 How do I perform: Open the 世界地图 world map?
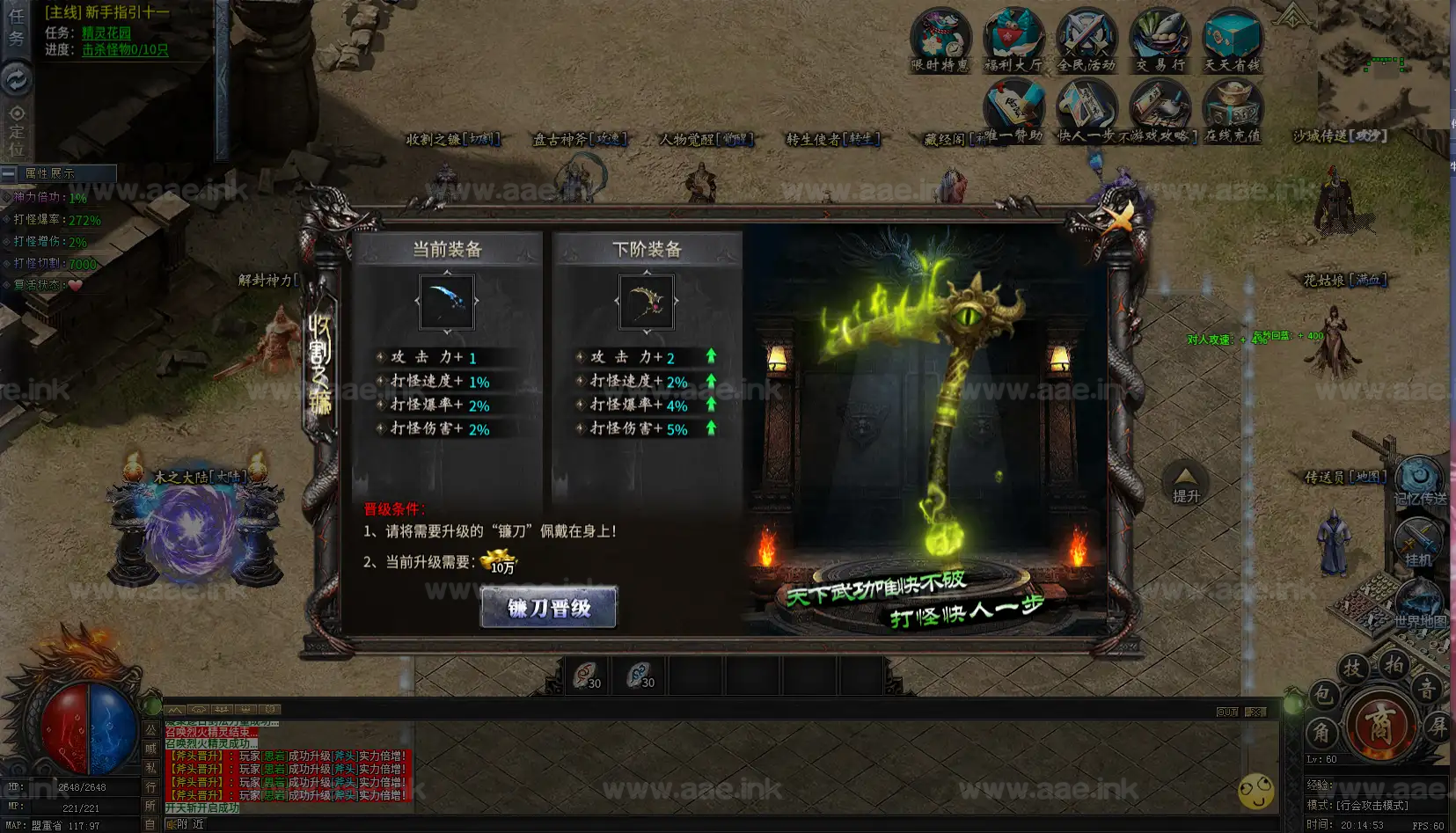(1418, 603)
